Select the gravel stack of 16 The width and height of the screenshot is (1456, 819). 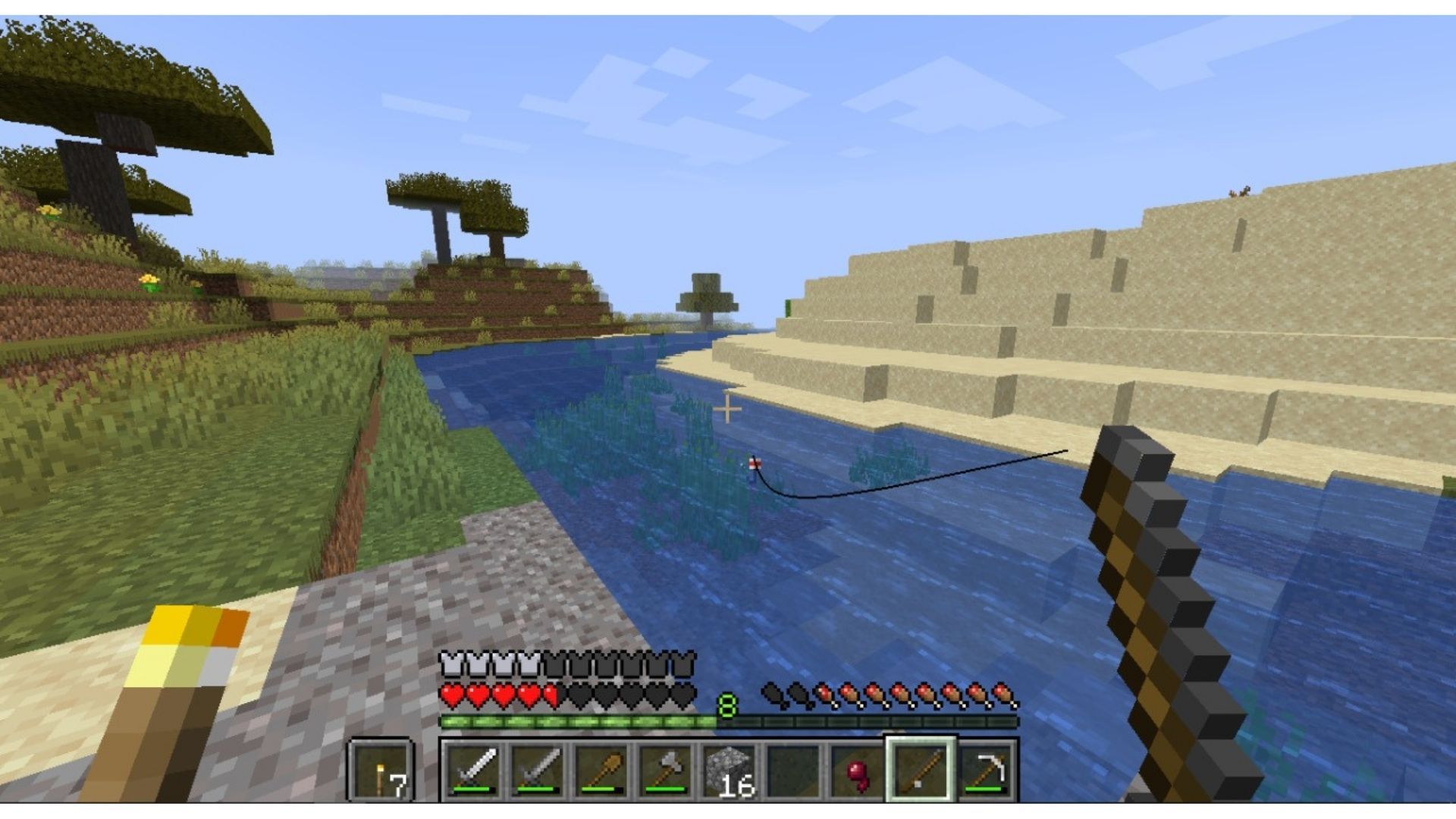(729, 770)
